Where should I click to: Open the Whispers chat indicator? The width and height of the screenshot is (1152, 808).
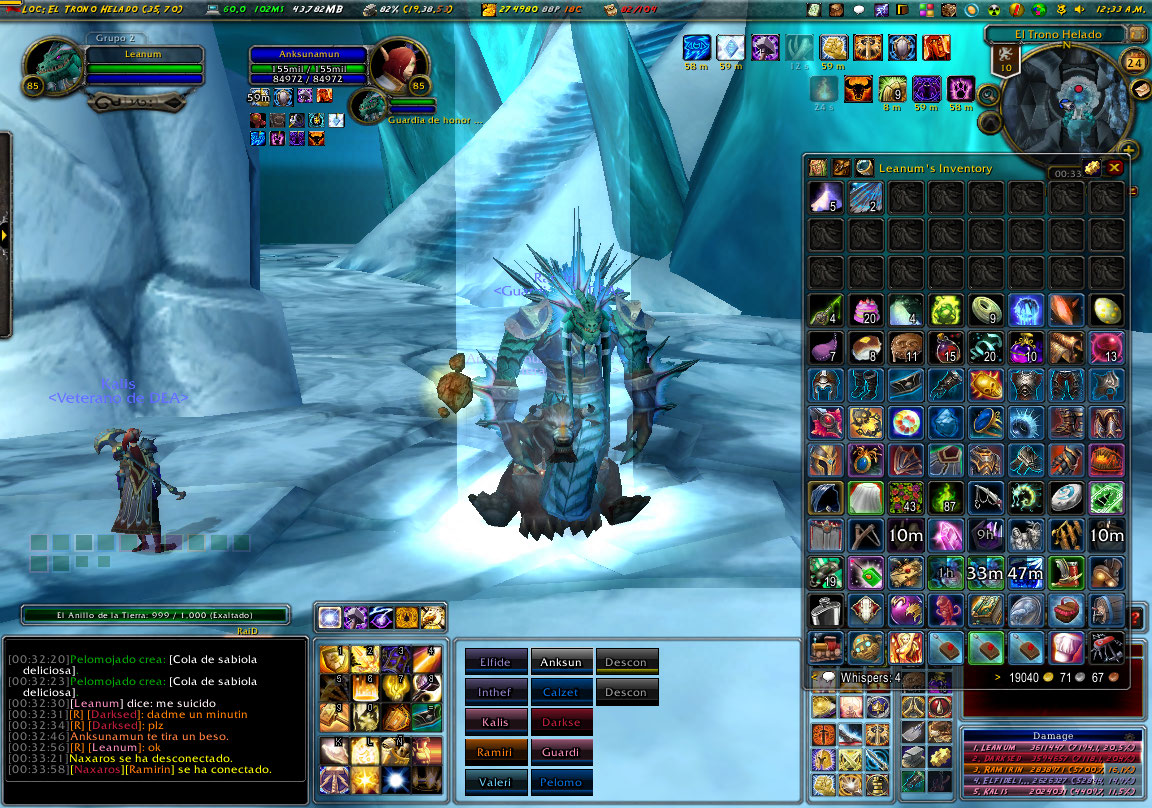[859, 678]
